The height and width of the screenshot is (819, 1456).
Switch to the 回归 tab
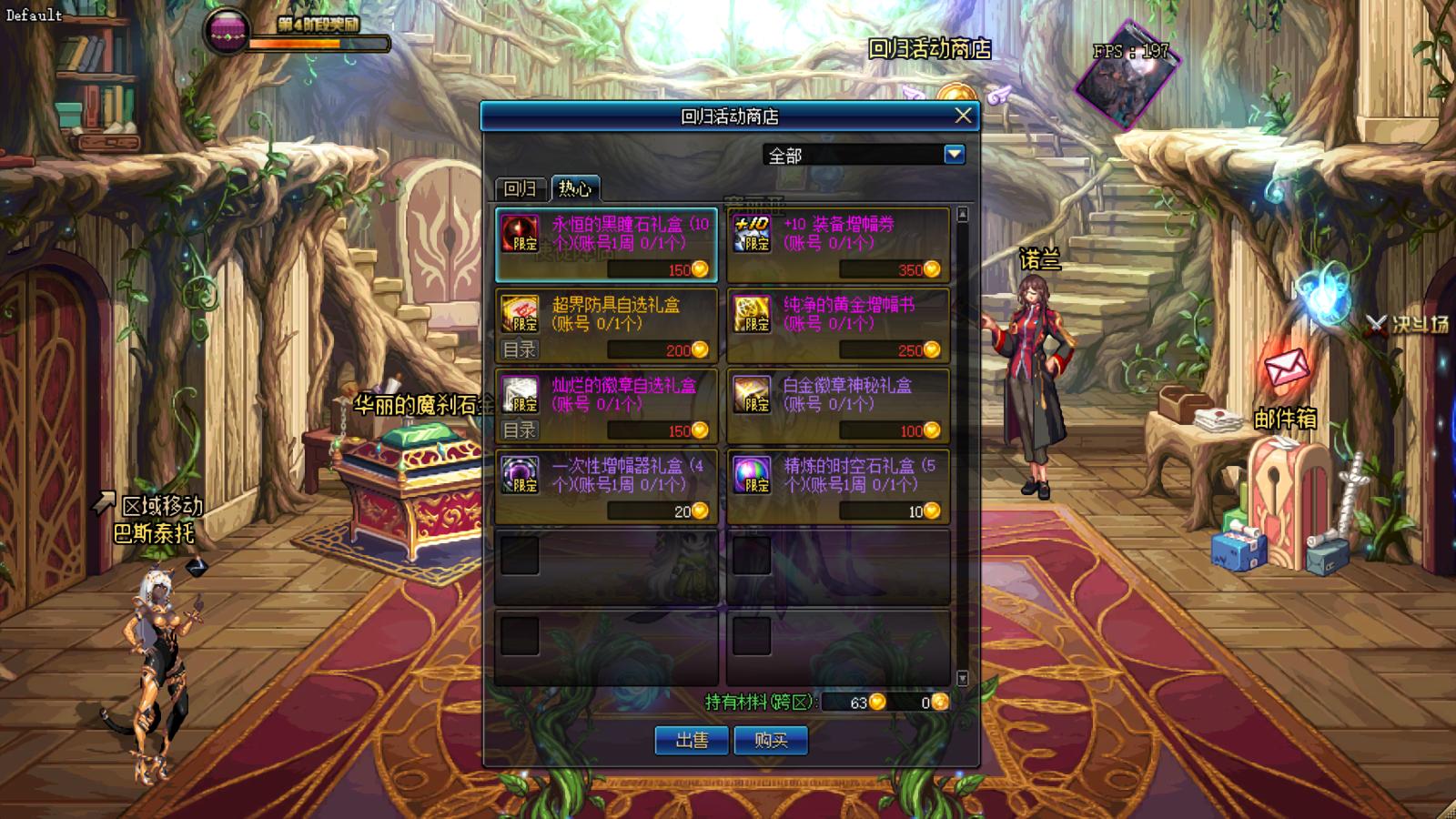(521, 188)
